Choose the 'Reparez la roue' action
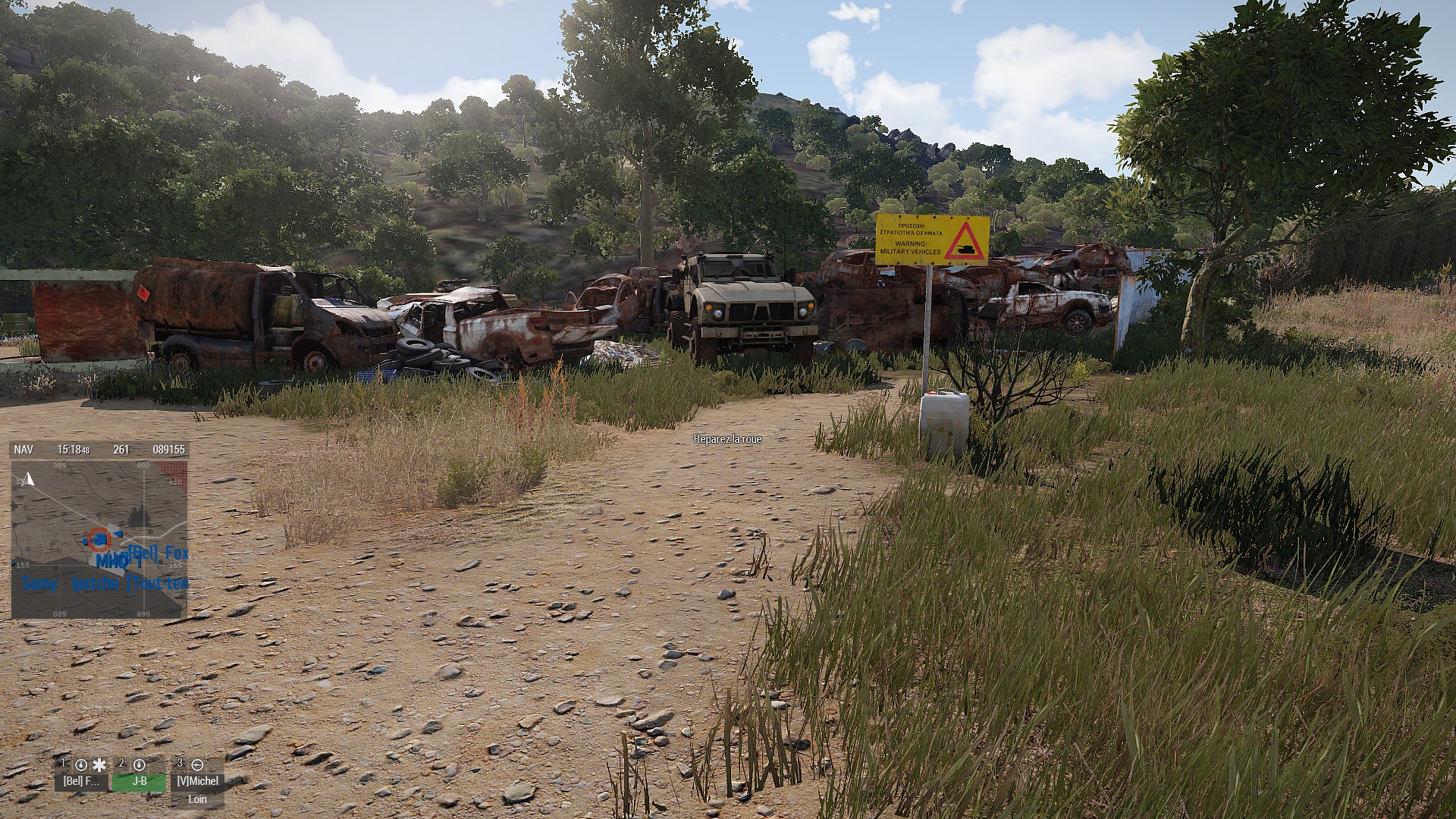 tap(727, 440)
